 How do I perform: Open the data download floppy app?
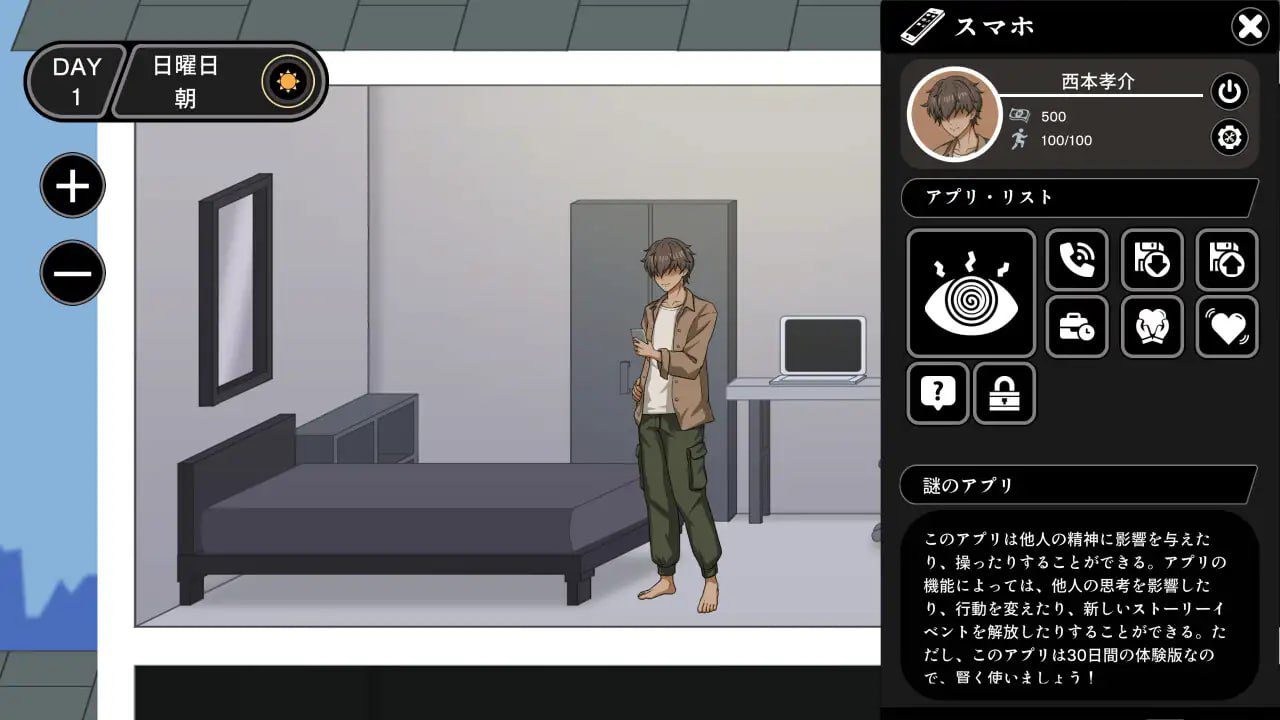(x=1152, y=260)
